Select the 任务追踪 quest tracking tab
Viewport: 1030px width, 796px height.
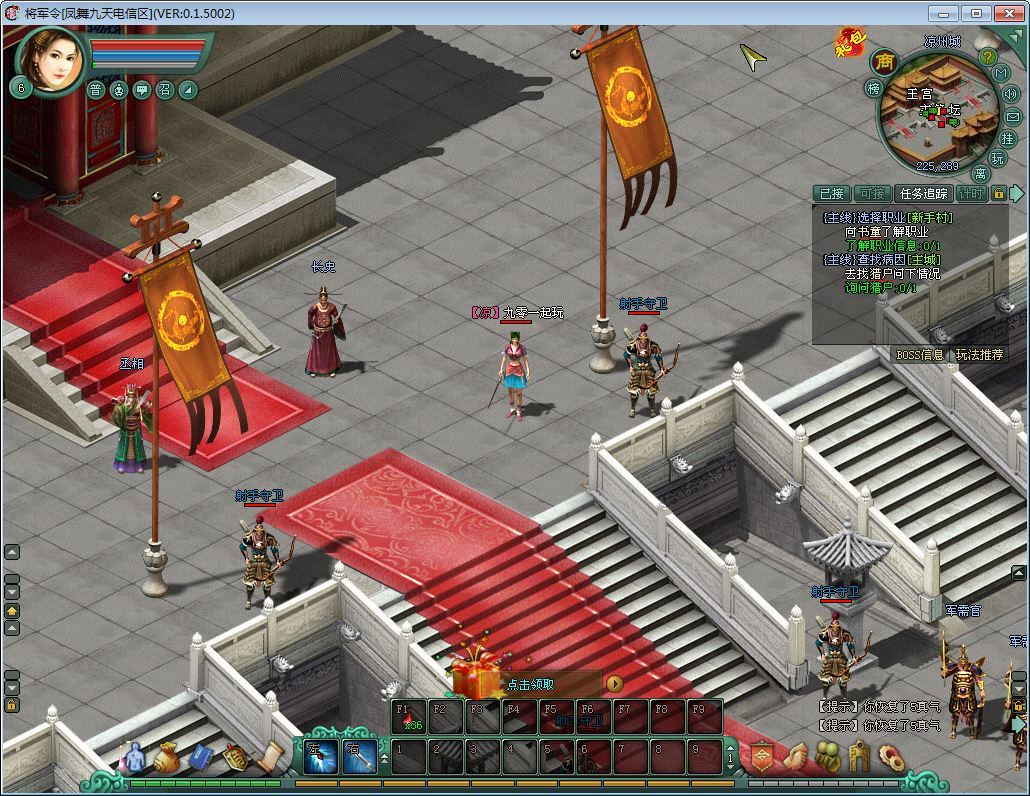[922, 194]
